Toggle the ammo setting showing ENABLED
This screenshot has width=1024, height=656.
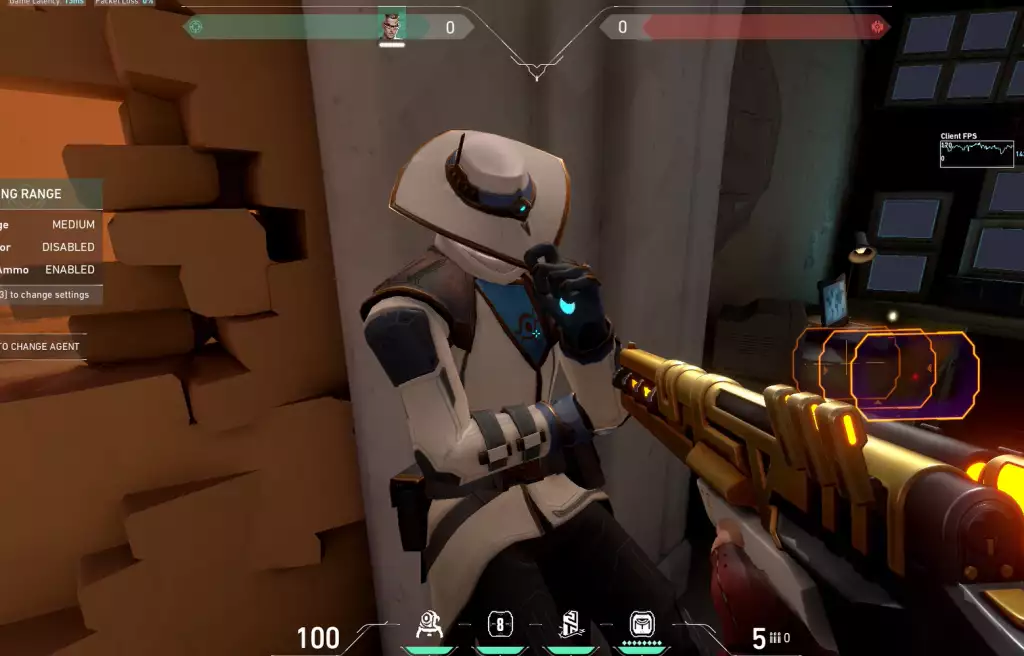[x=69, y=270]
